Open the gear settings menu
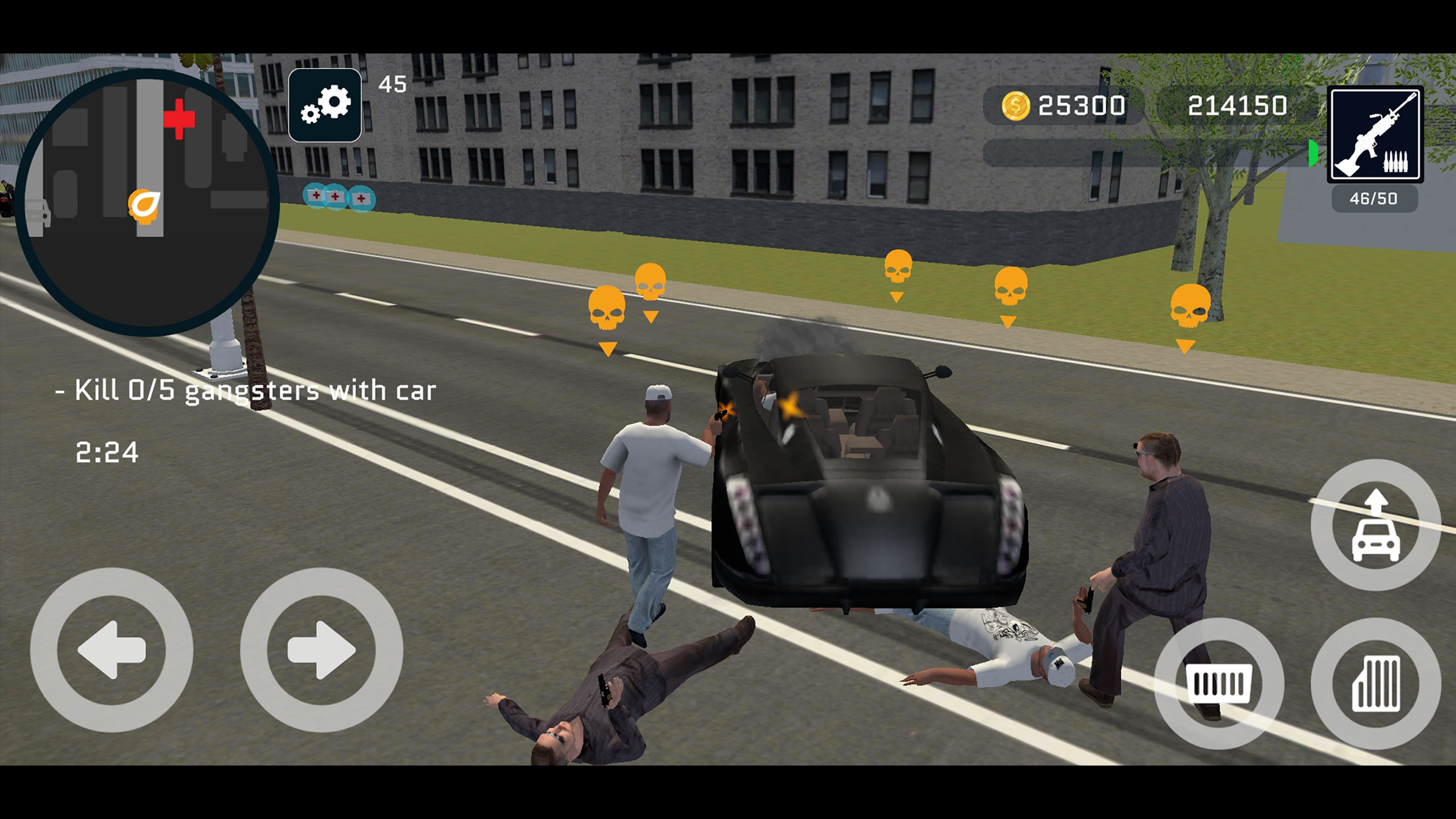Viewport: 1456px width, 819px height. coord(324,105)
